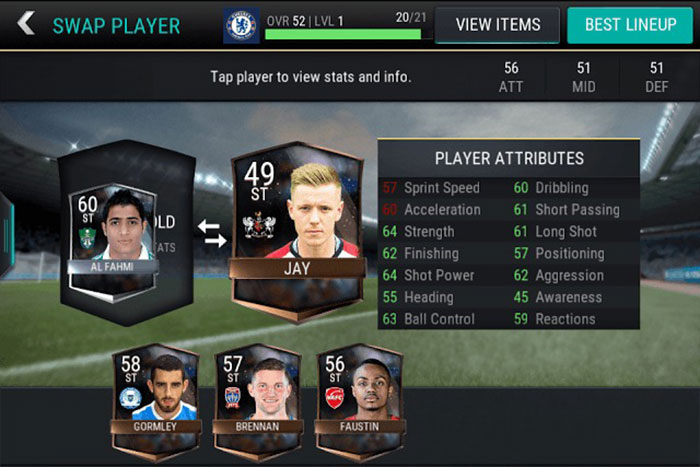Go back using the arrow button
This screenshot has height=467, width=700.
pos(25,24)
